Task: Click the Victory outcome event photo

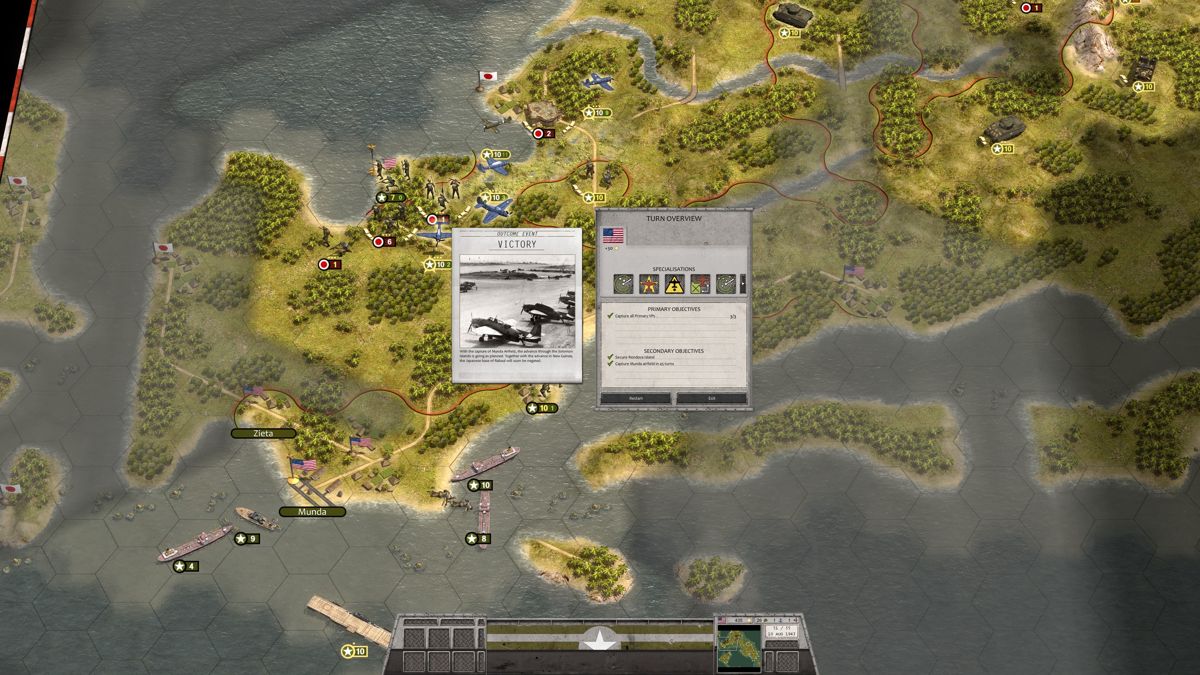Action: (516, 300)
